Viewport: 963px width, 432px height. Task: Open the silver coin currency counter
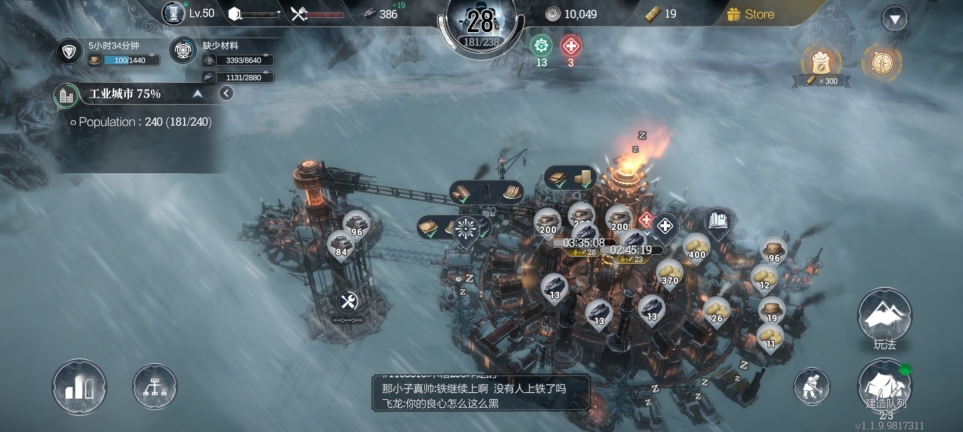[x=571, y=14]
